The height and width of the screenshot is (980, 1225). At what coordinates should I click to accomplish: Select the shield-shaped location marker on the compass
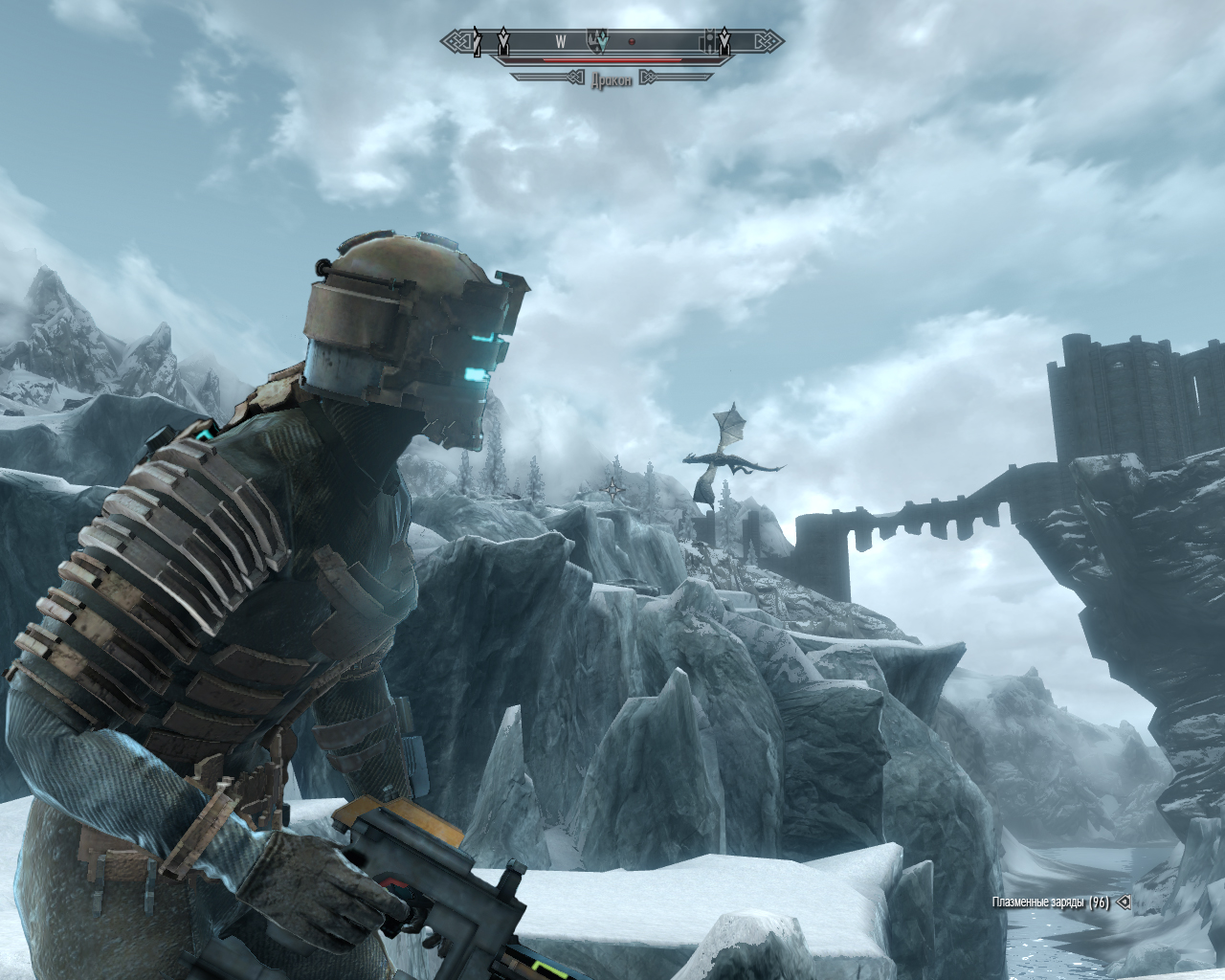click(x=595, y=40)
